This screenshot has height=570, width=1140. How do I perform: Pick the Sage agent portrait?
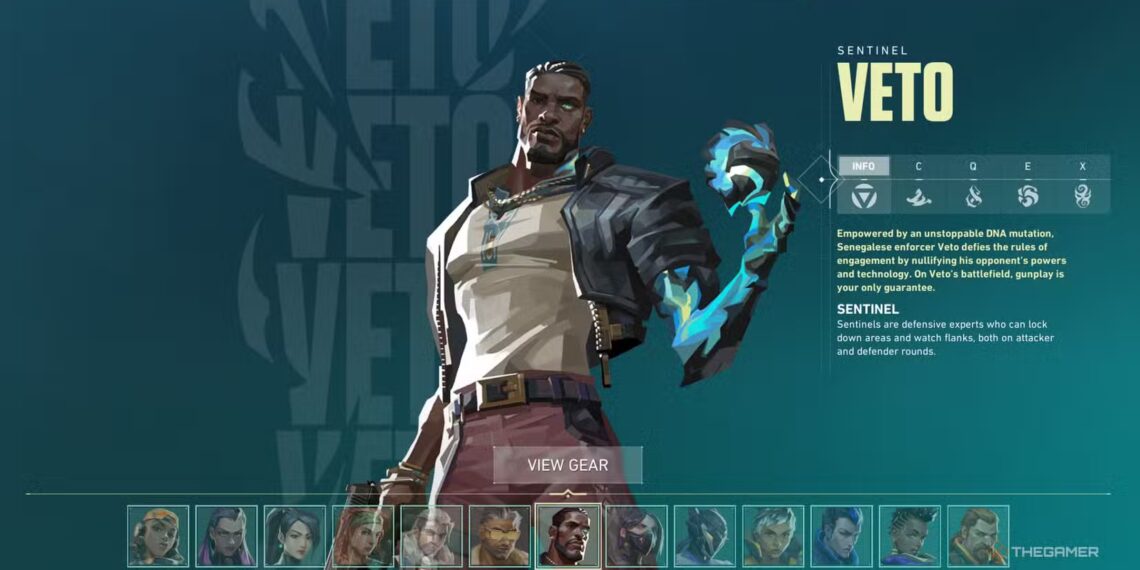(x=294, y=536)
